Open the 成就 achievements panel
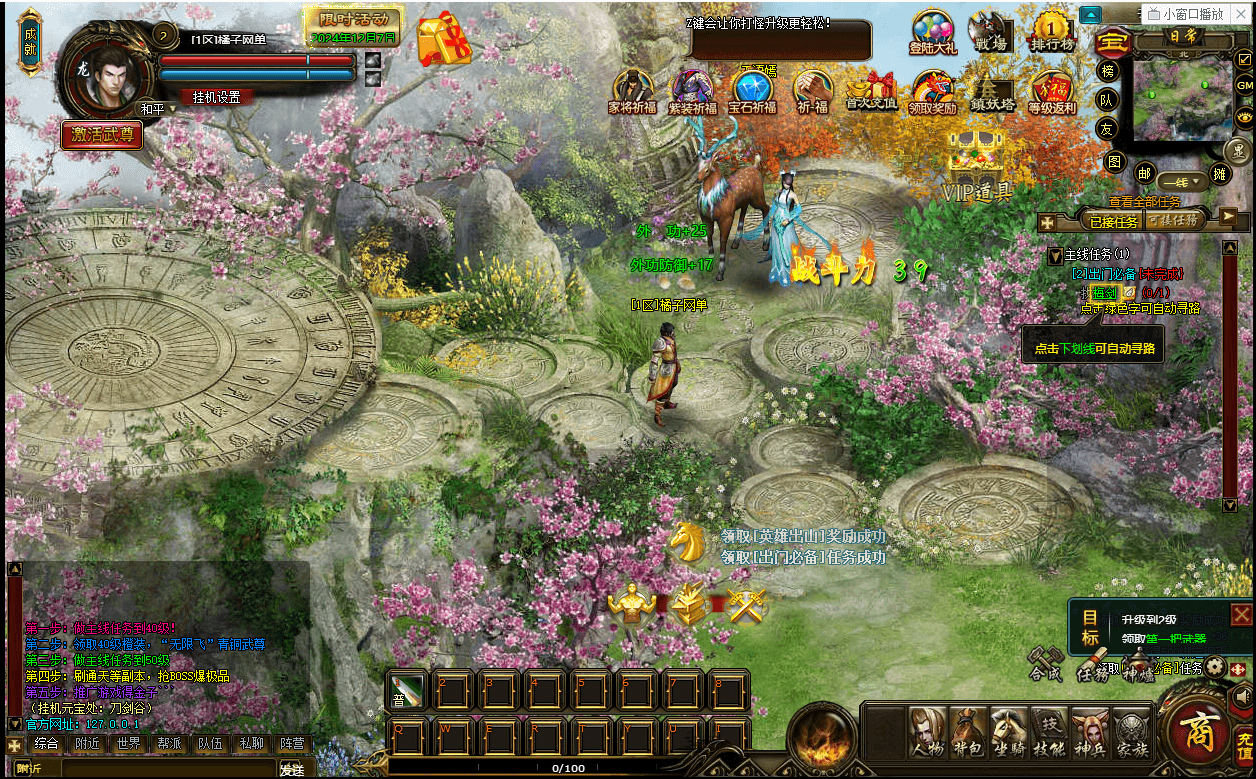Viewport: 1256px width, 779px height. (x=30, y=41)
